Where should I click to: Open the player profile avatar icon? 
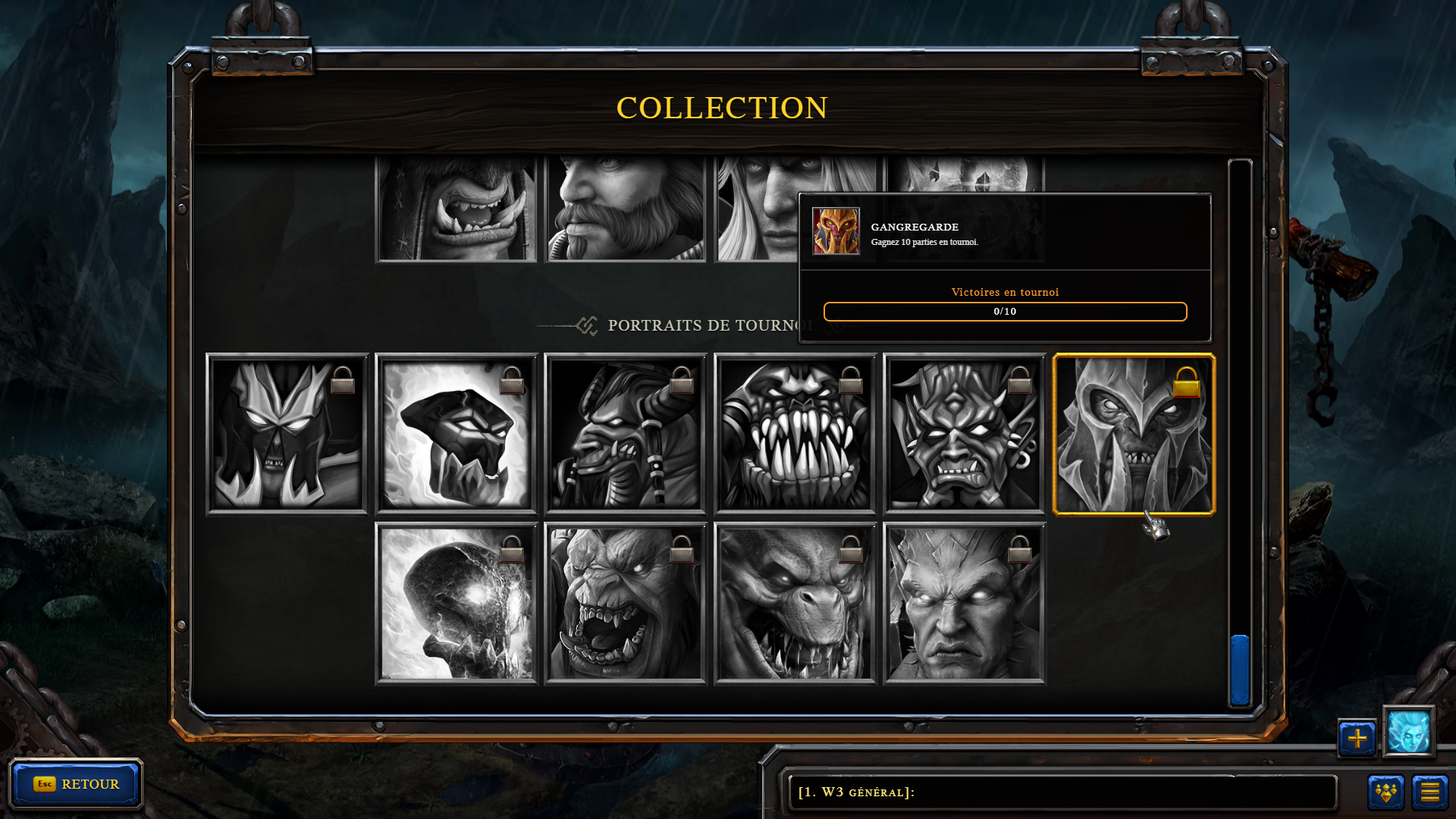pos(1408,732)
